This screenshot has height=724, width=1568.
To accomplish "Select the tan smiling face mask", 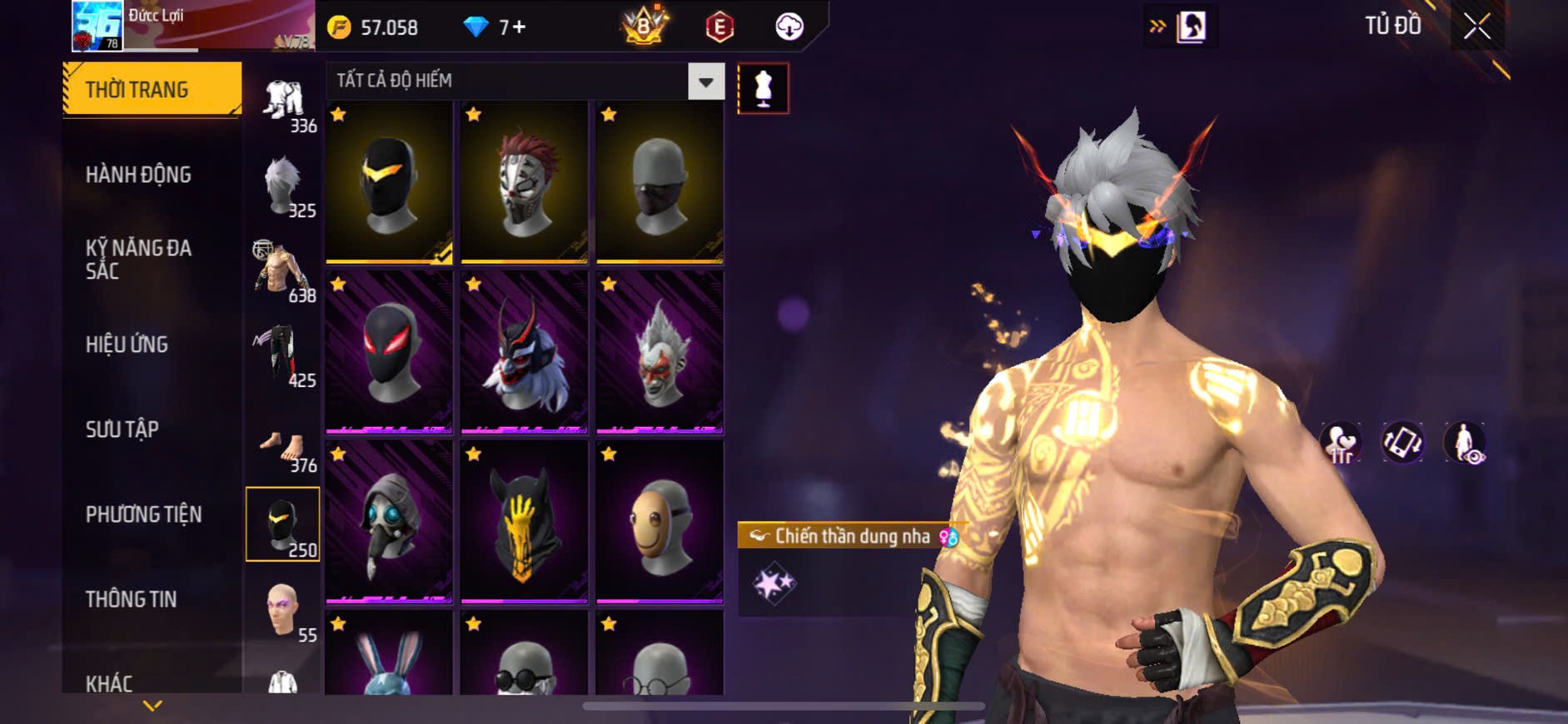I will (660, 522).
